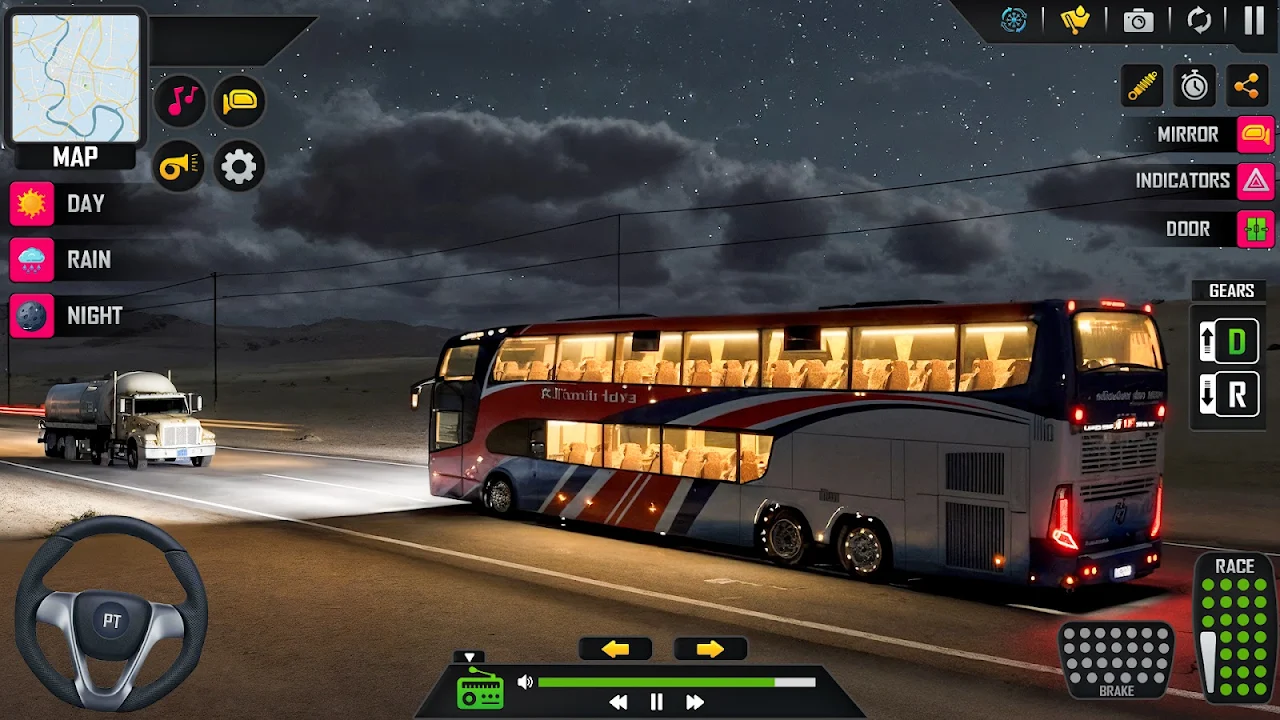Step on the Brake pedal

point(1116,659)
